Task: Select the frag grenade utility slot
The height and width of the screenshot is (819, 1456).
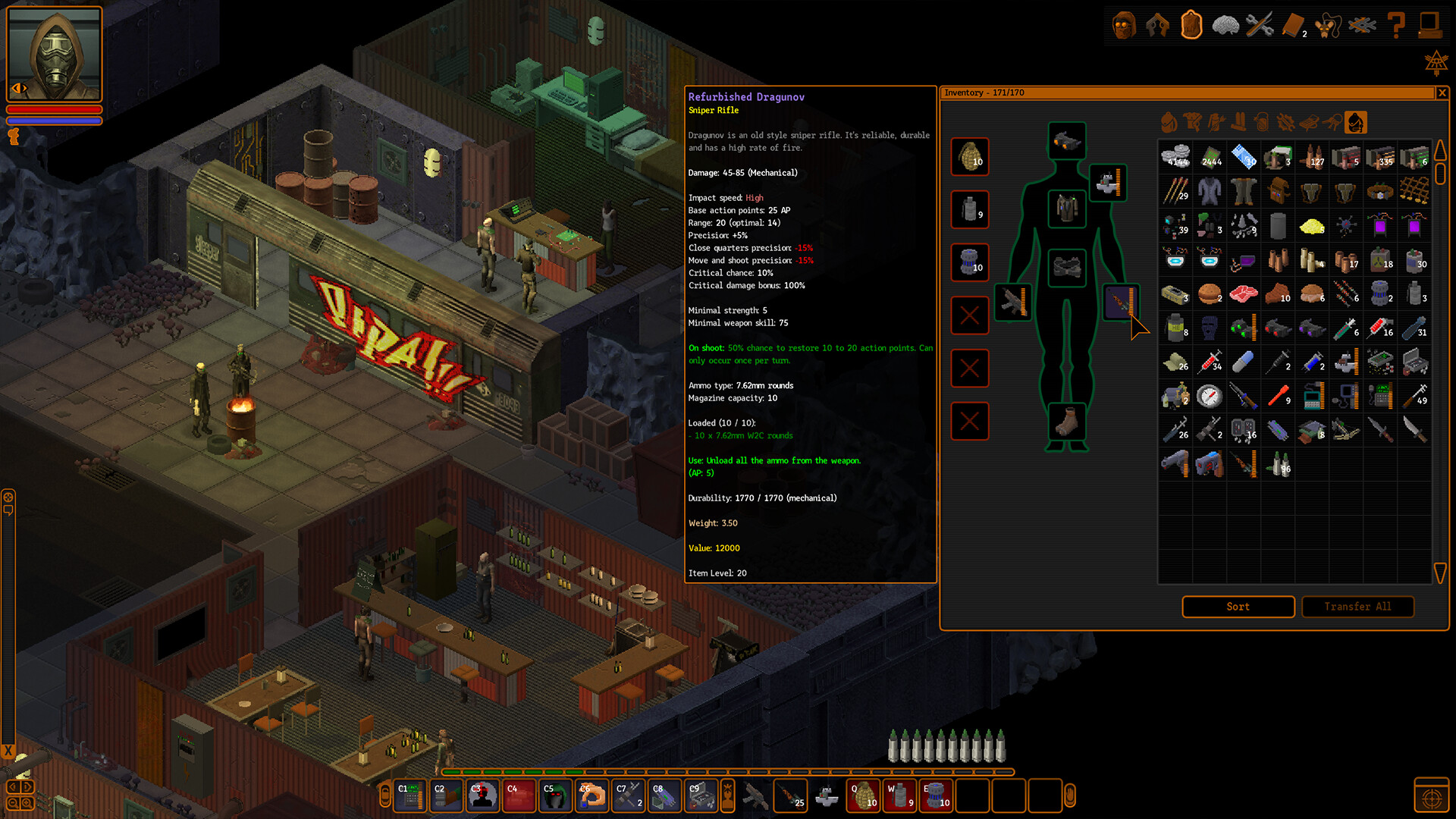Action: click(x=970, y=157)
